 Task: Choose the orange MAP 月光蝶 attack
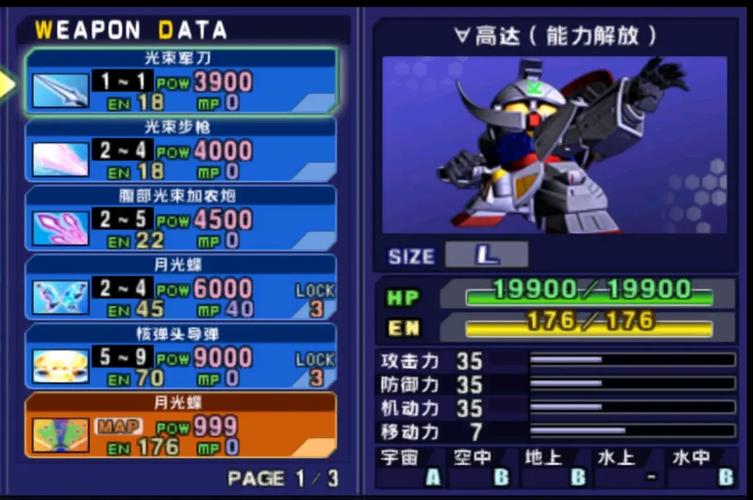click(181, 425)
